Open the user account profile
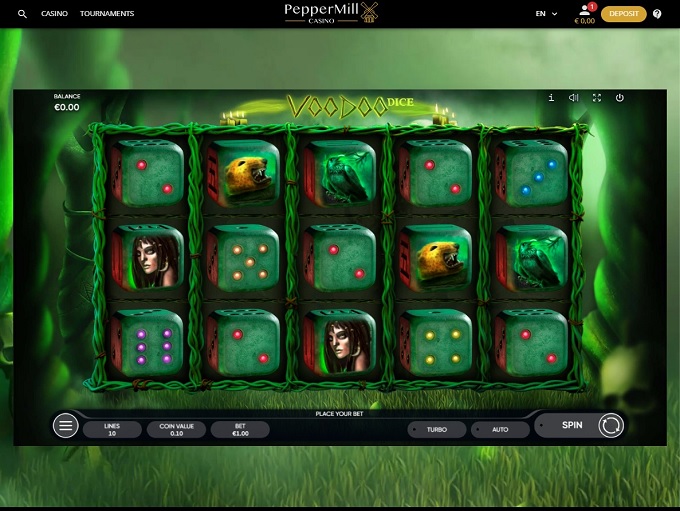The height and width of the screenshot is (511, 680). tap(585, 11)
